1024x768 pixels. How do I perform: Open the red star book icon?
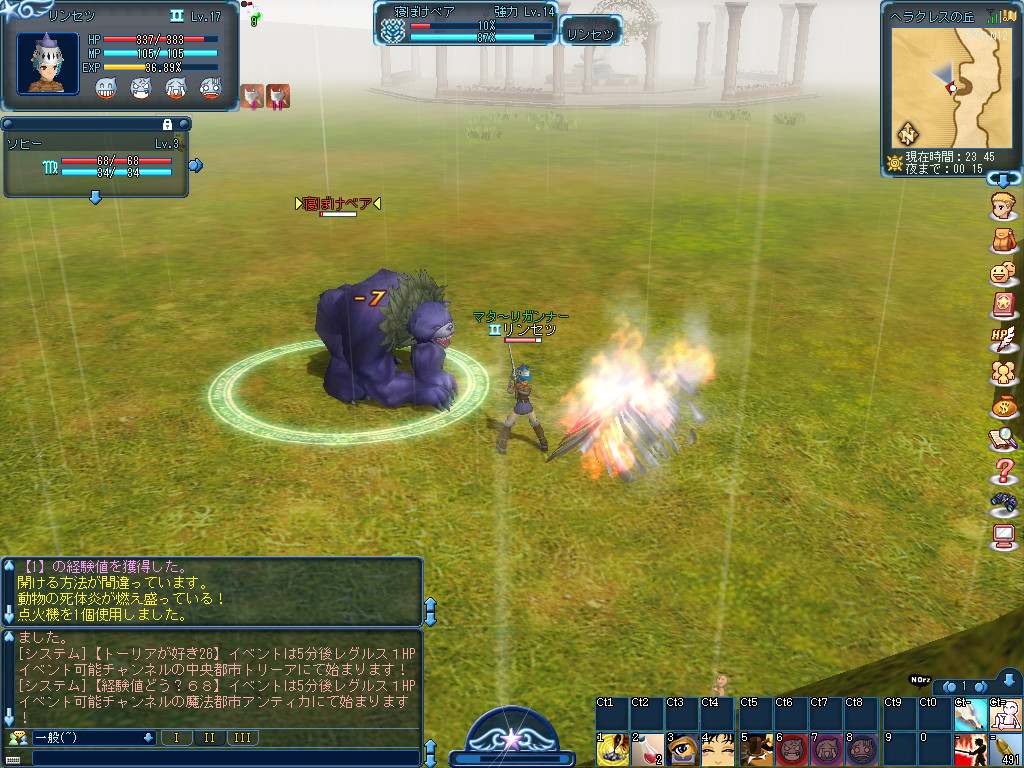click(x=1004, y=305)
